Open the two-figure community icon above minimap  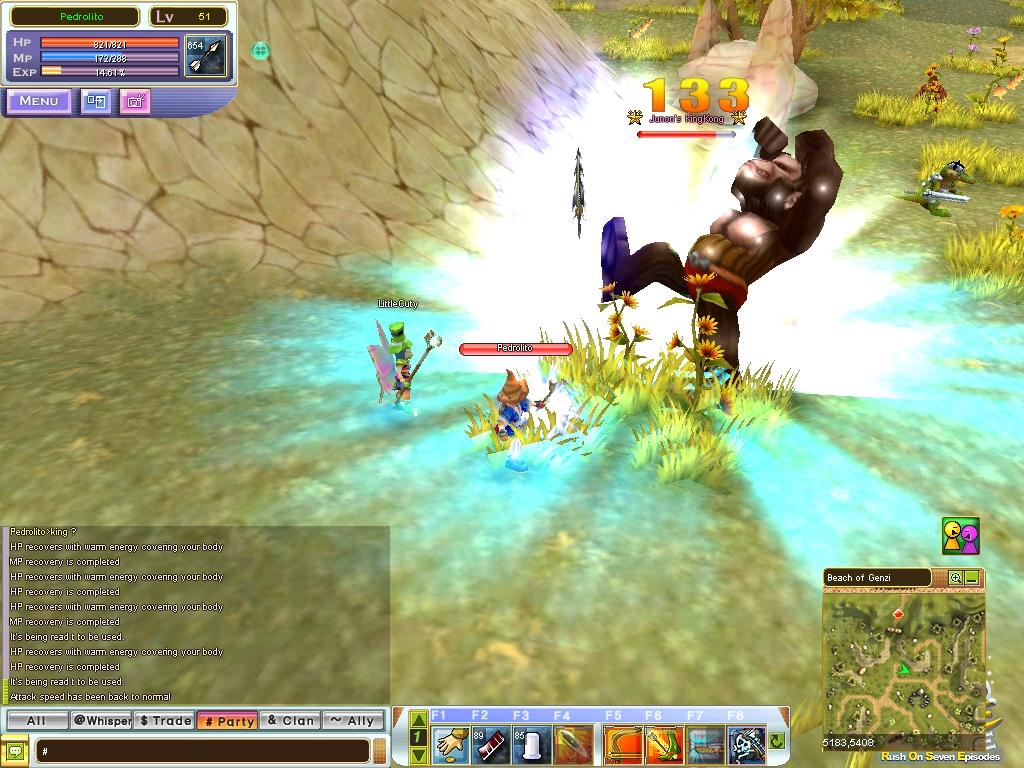point(960,536)
